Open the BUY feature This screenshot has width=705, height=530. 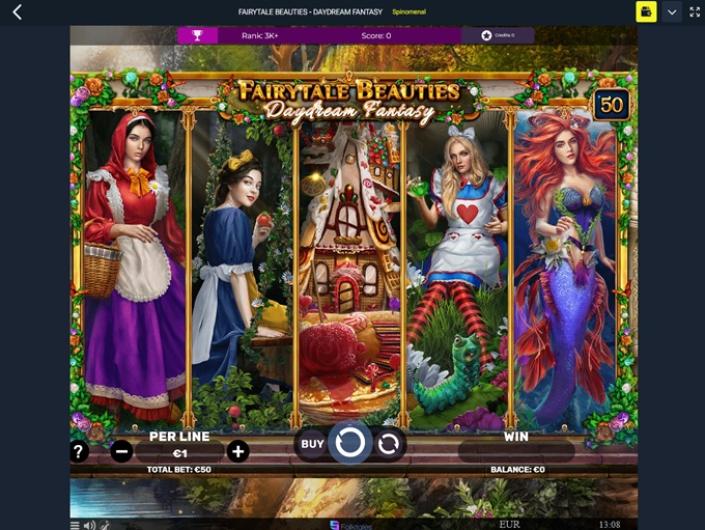tap(313, 444)
